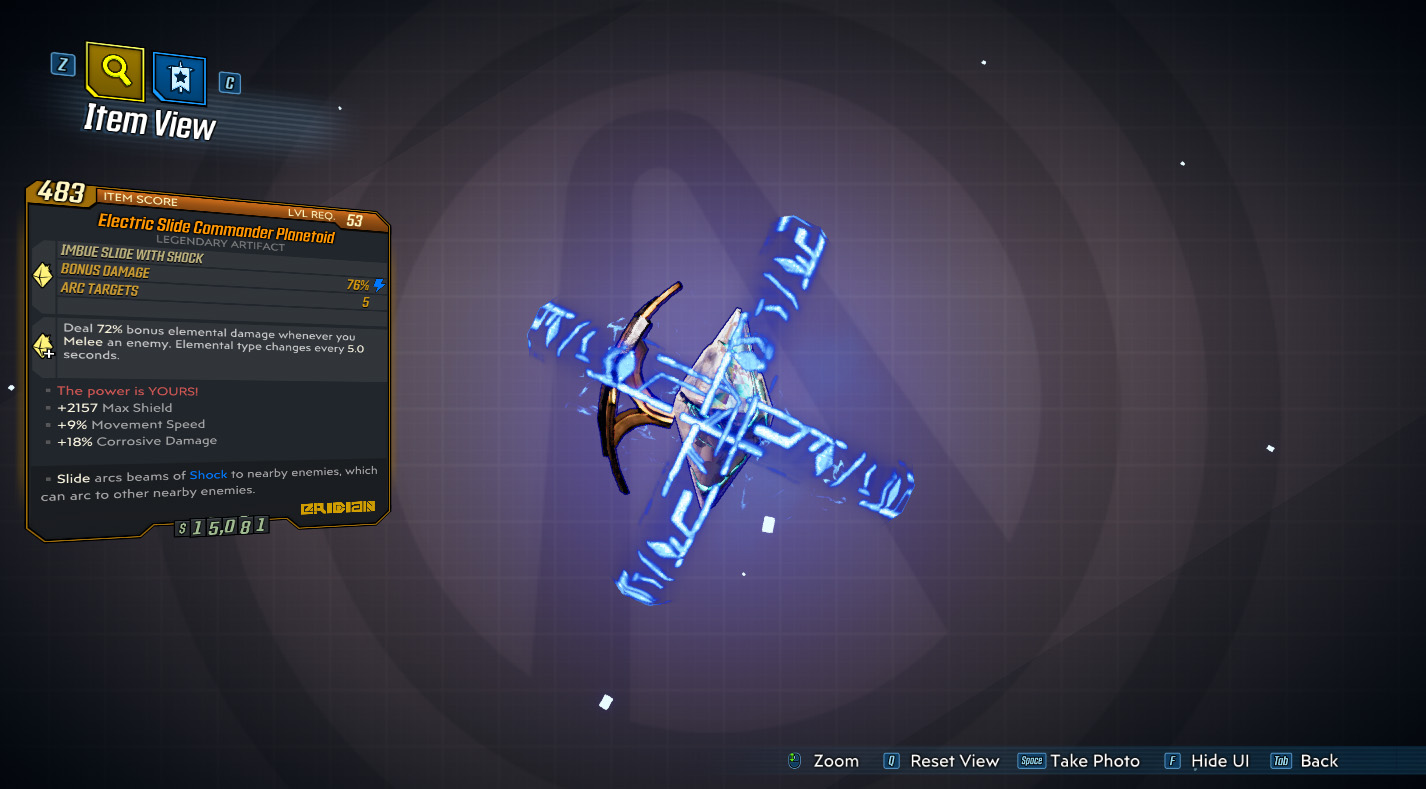Toggle the Z keybind indicator
Image resolution: width=1426 pixels, height=789 pixels.
click(x=62, y=63)
